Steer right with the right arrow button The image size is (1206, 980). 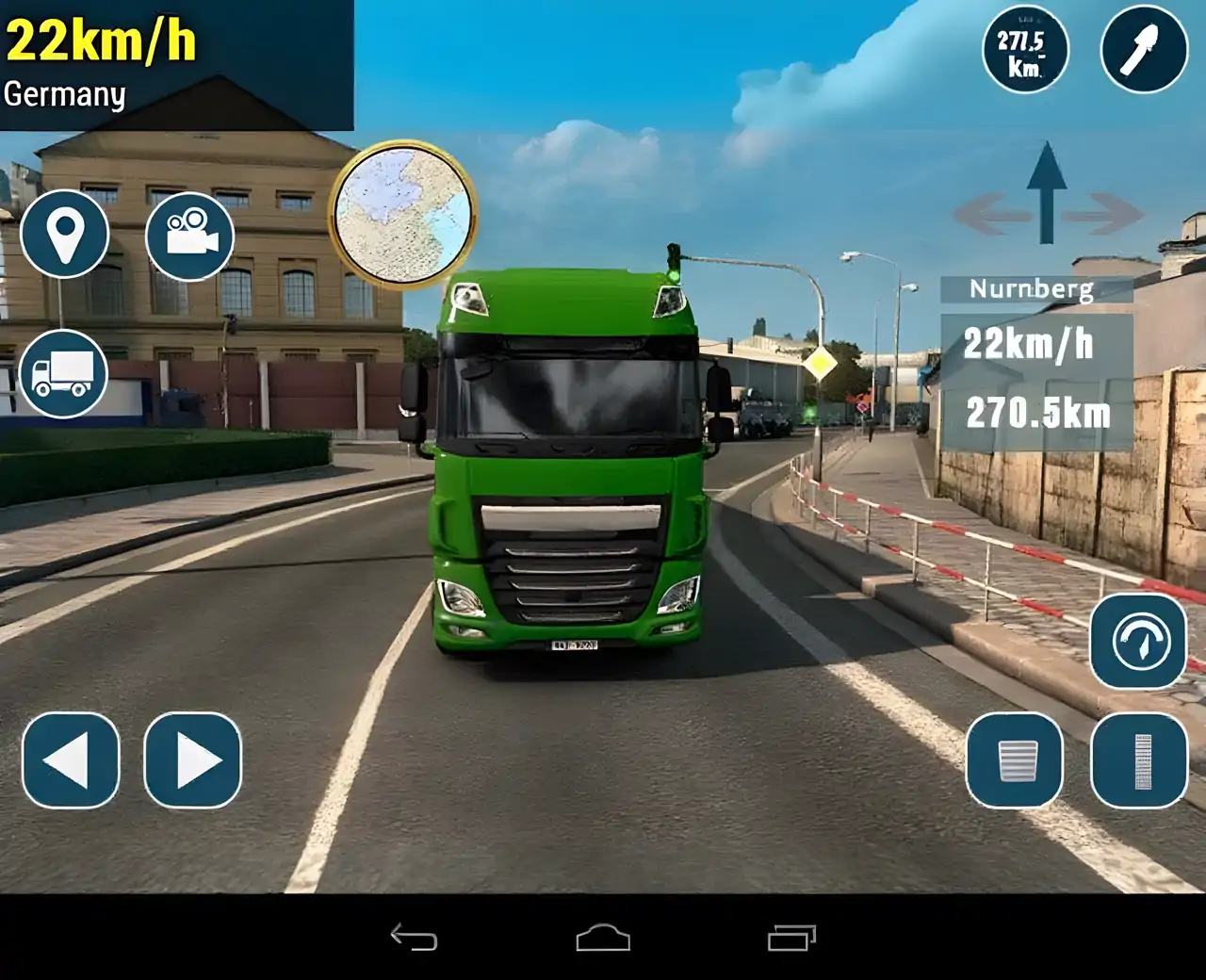(x=193, y=760)
